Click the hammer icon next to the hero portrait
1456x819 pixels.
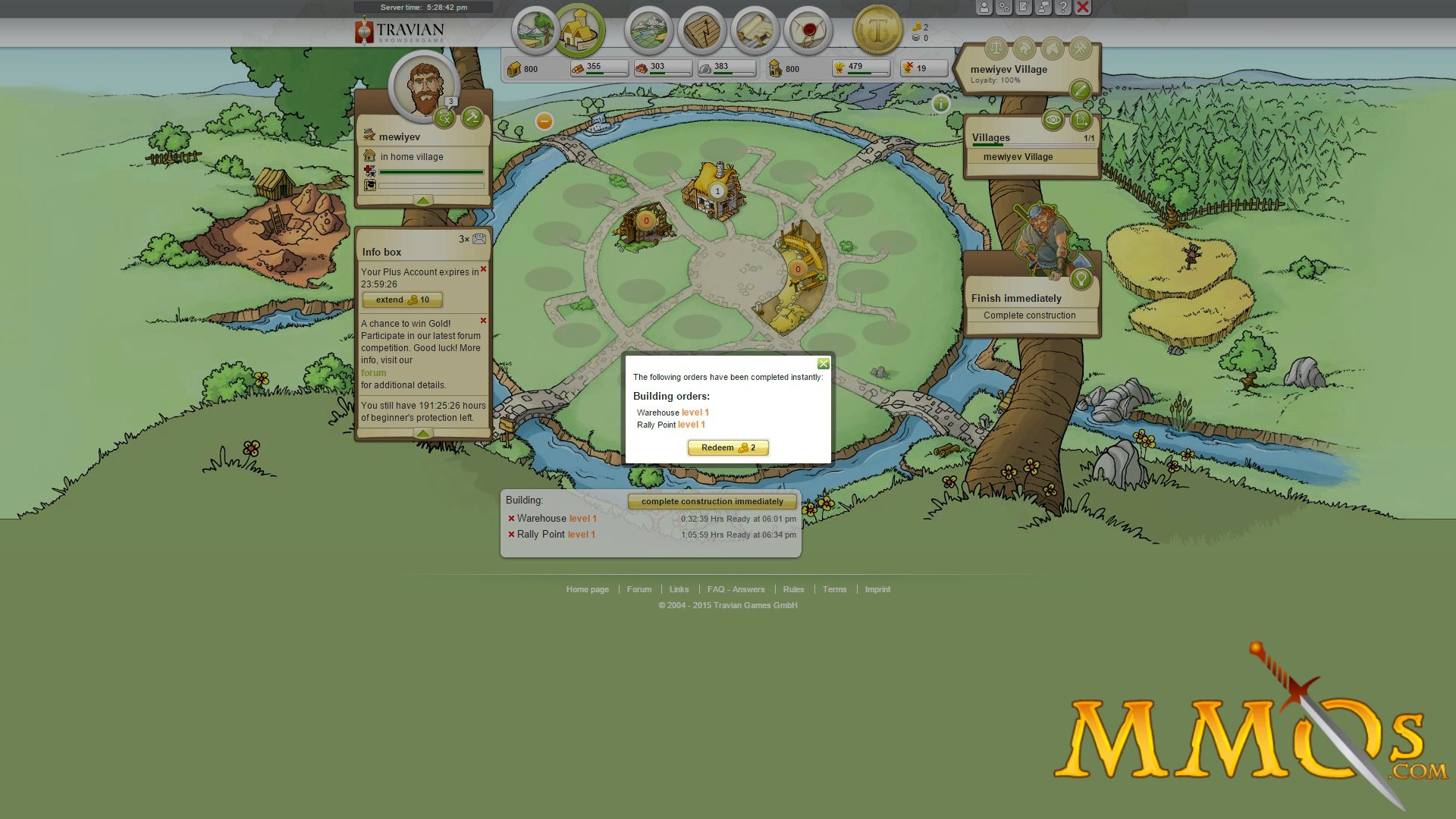472,118
